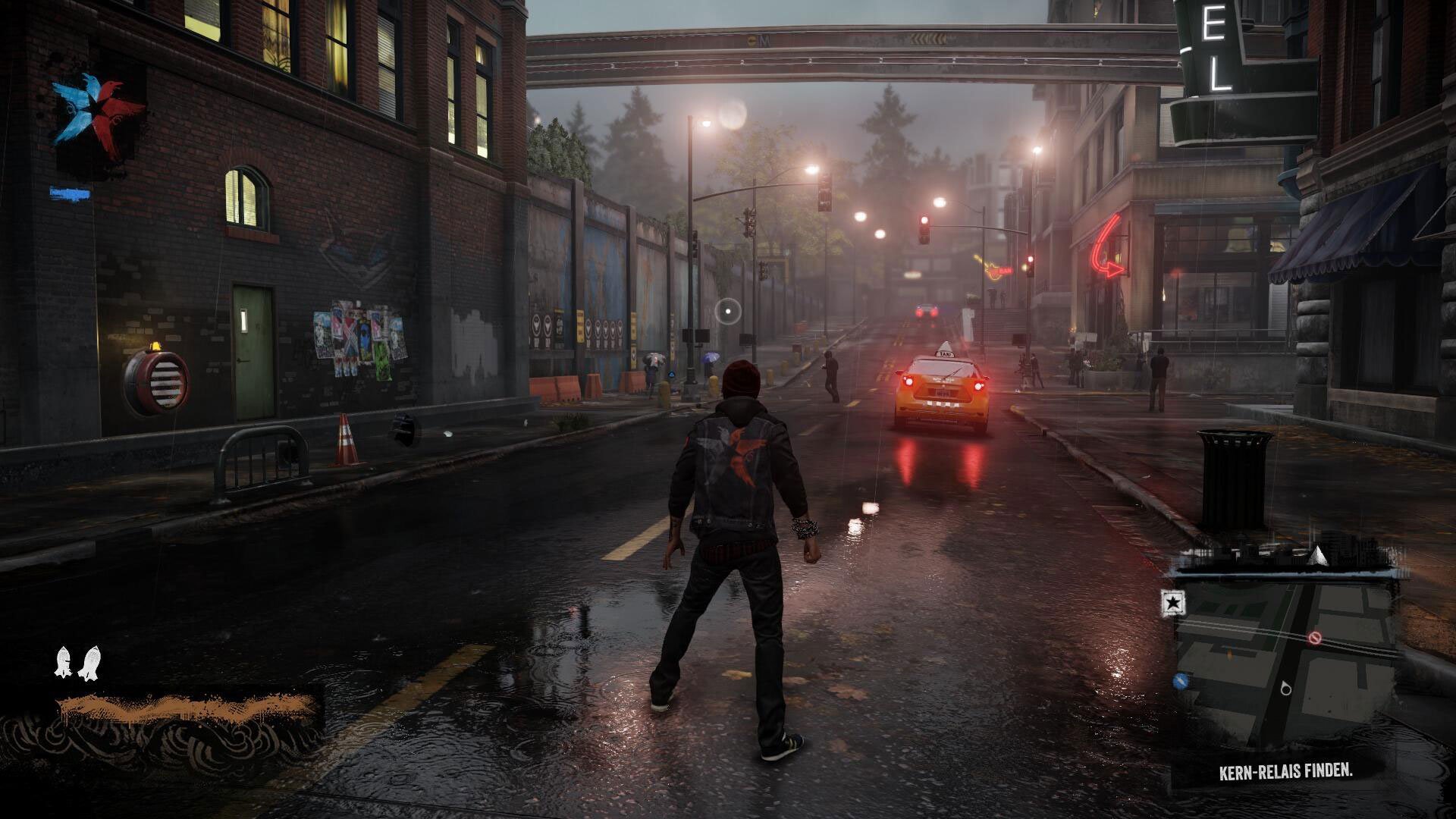The width and height of the screenshot is (1456, 819).
Task: Click the glowing white orb in the street
Action: 727,310
